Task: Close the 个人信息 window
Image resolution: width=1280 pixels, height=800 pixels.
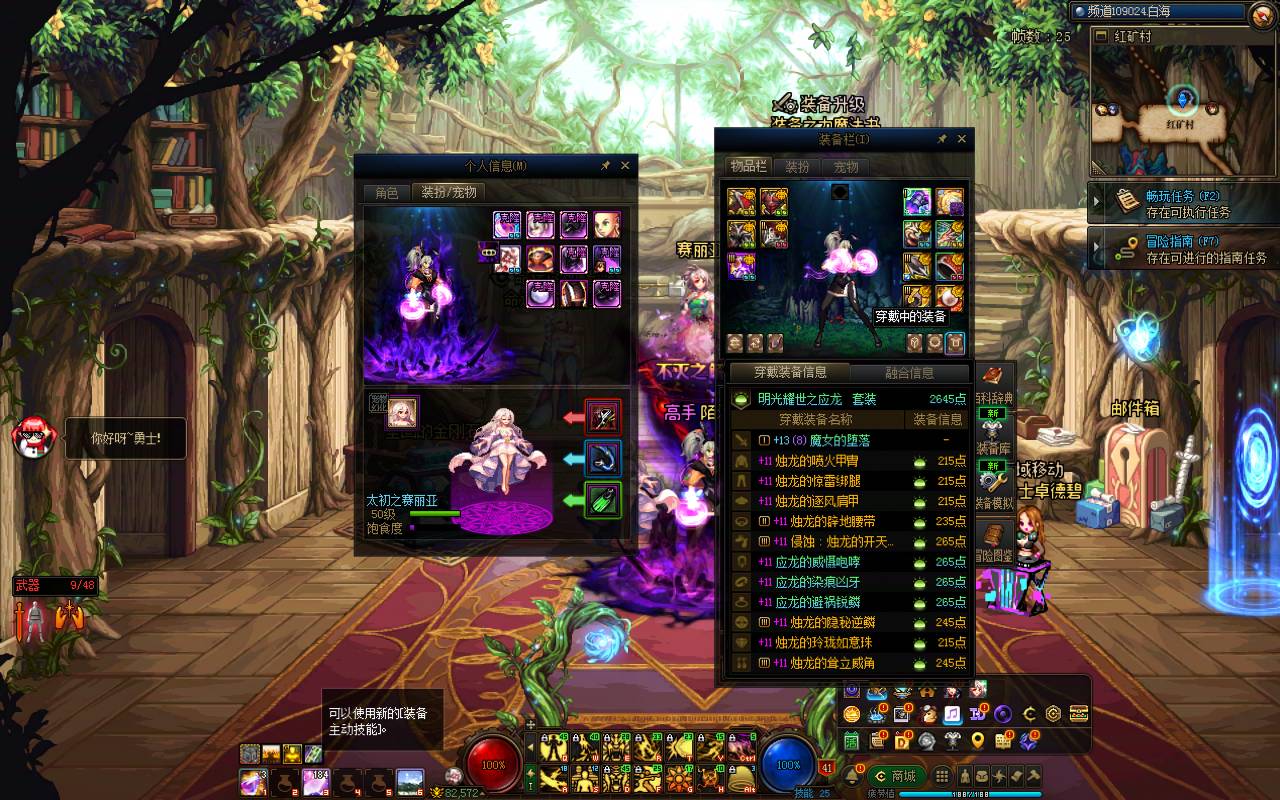Action: (x=625, y=166)
